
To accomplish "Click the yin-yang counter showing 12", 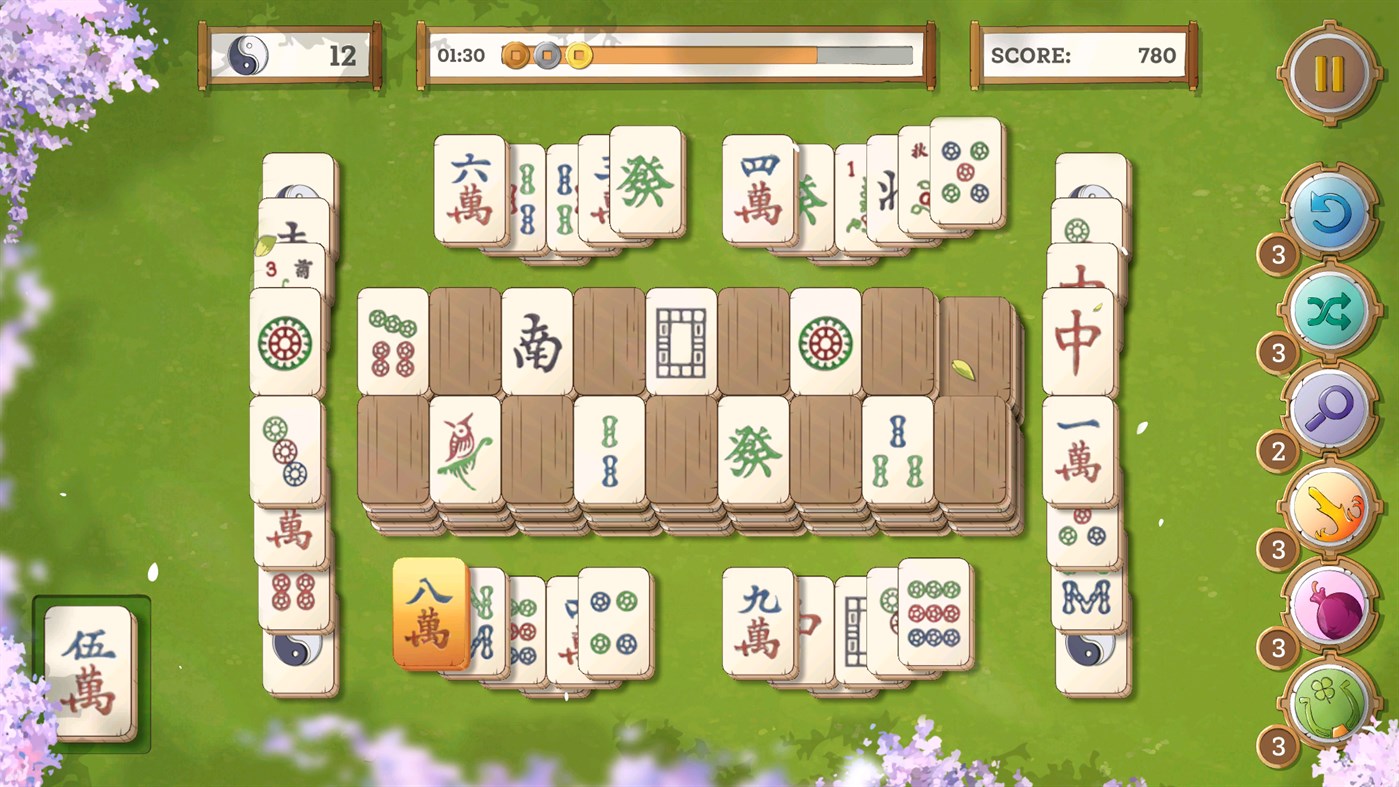I will [x=289, y=57].
